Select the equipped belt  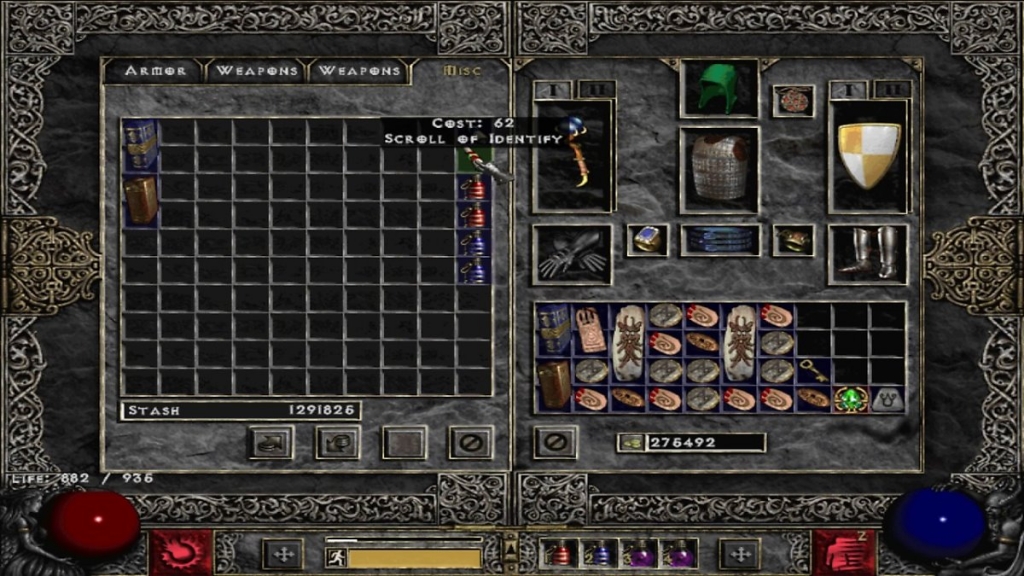point(720,240)
